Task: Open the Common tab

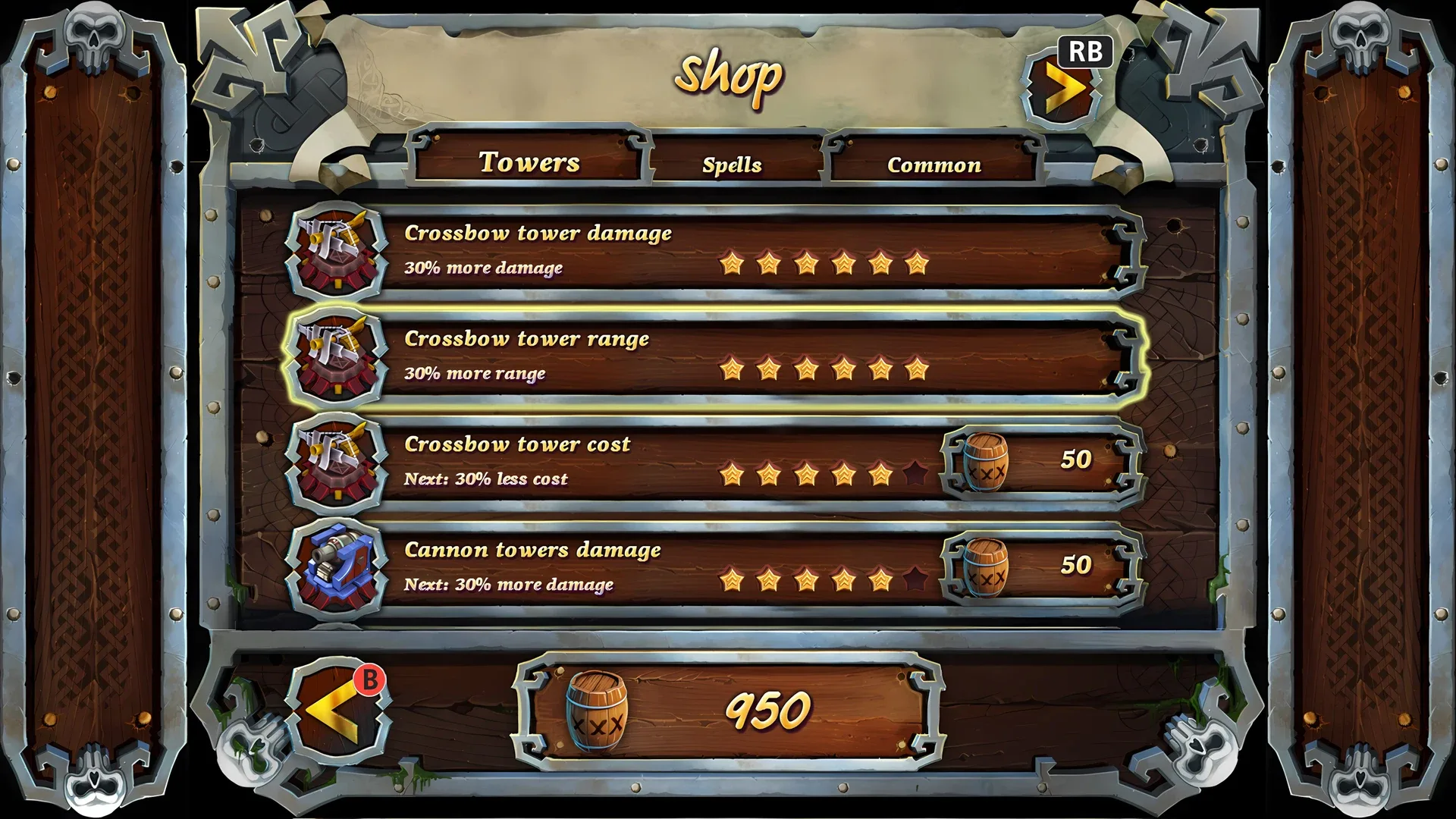Action: tap(934, 163)
